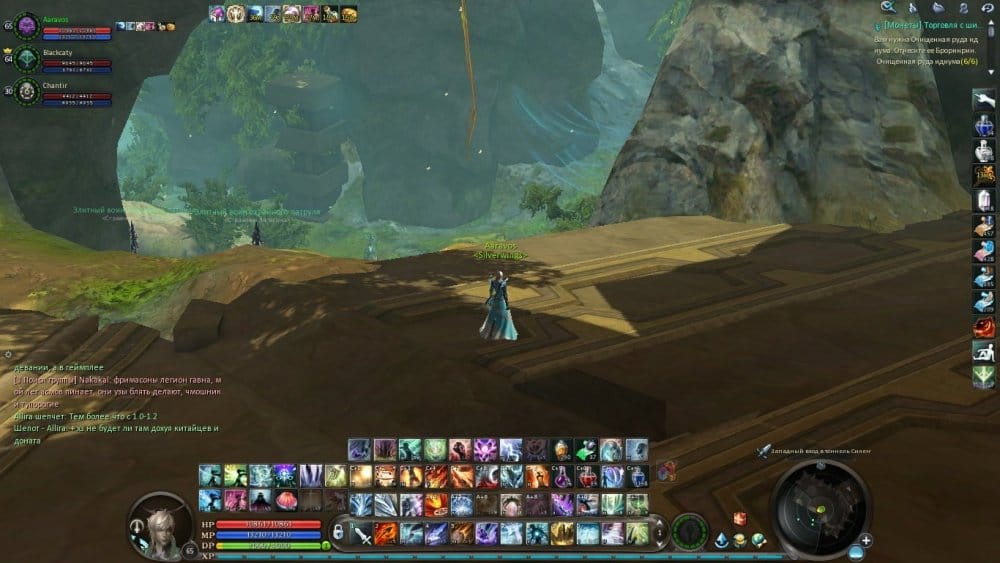Click the red gift box icon

(x=741, y=518)
